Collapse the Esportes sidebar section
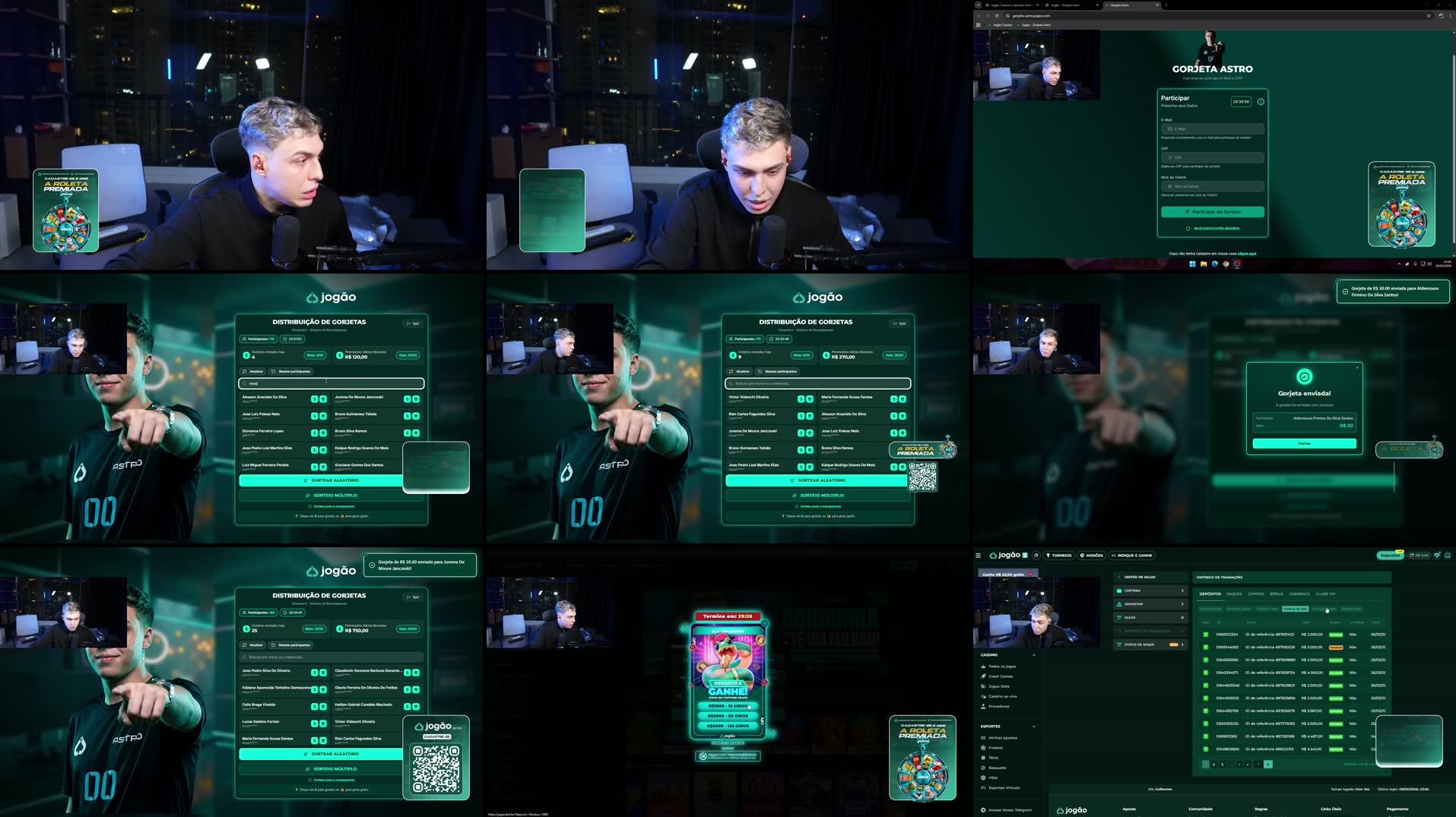1456x817 pixels. (x=1034, y=727)
